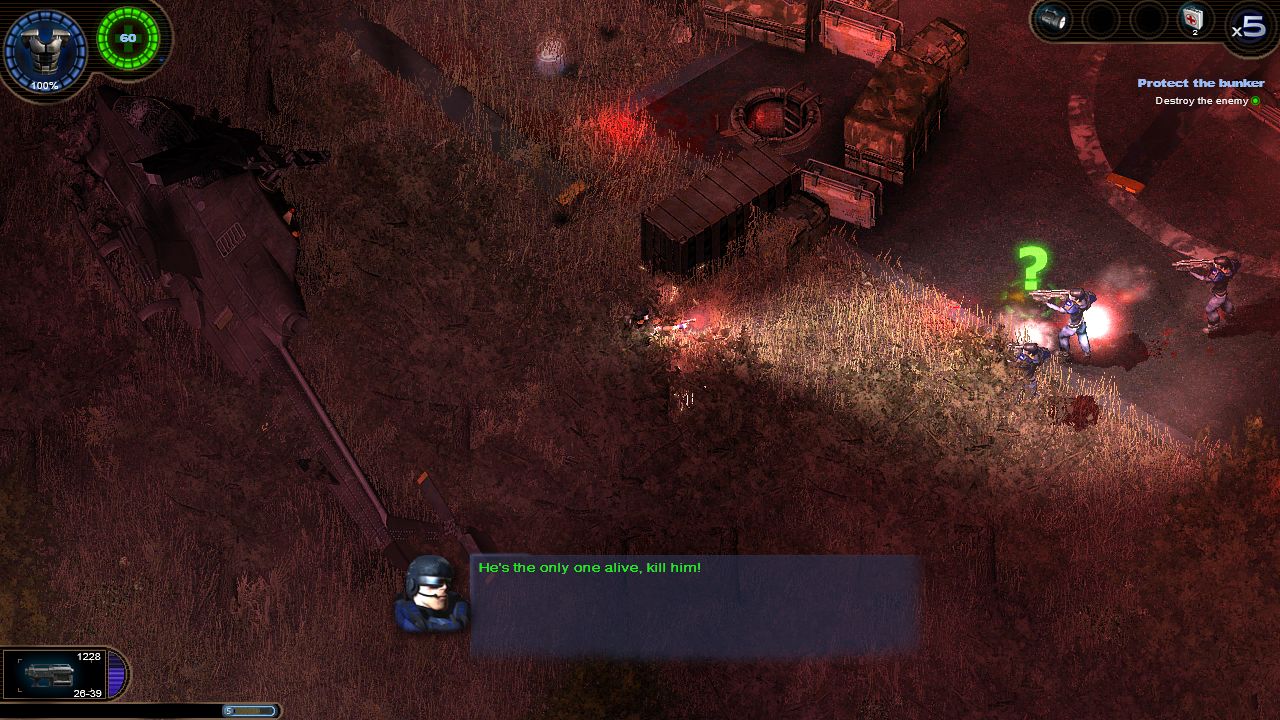Use the medkit item slot

click(1195, 19)
